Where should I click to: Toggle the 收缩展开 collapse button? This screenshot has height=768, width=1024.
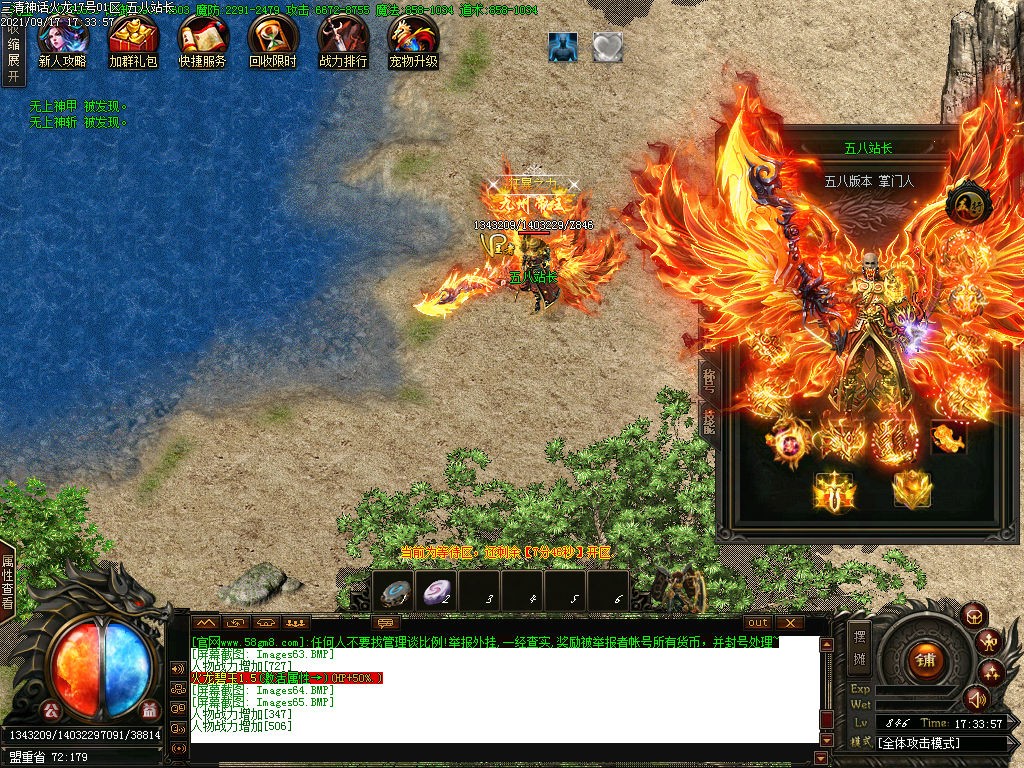coord(13,52)
